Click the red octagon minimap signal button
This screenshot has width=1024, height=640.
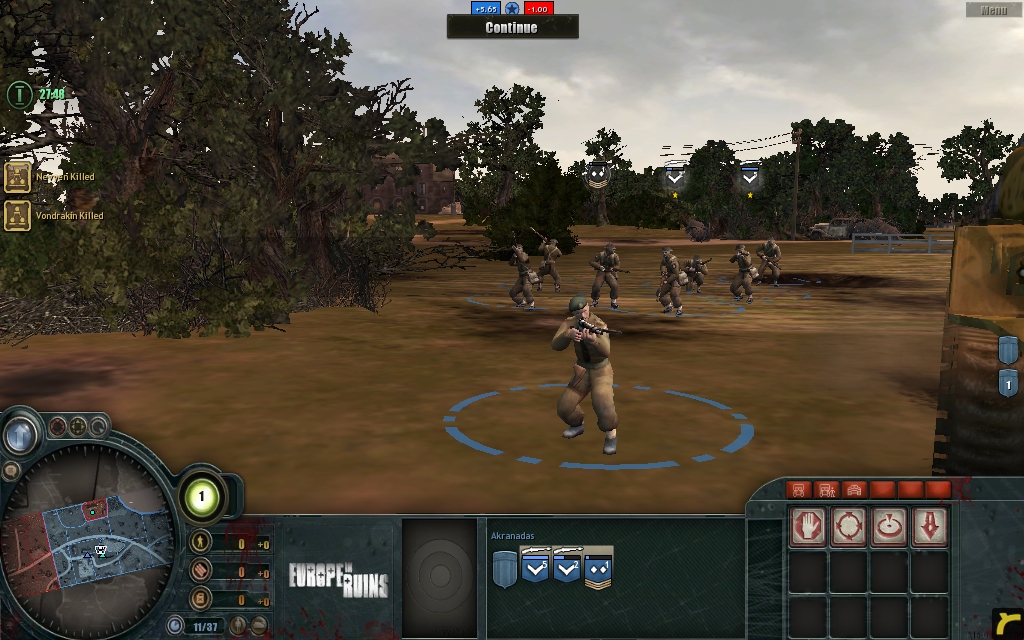(58, 427)
